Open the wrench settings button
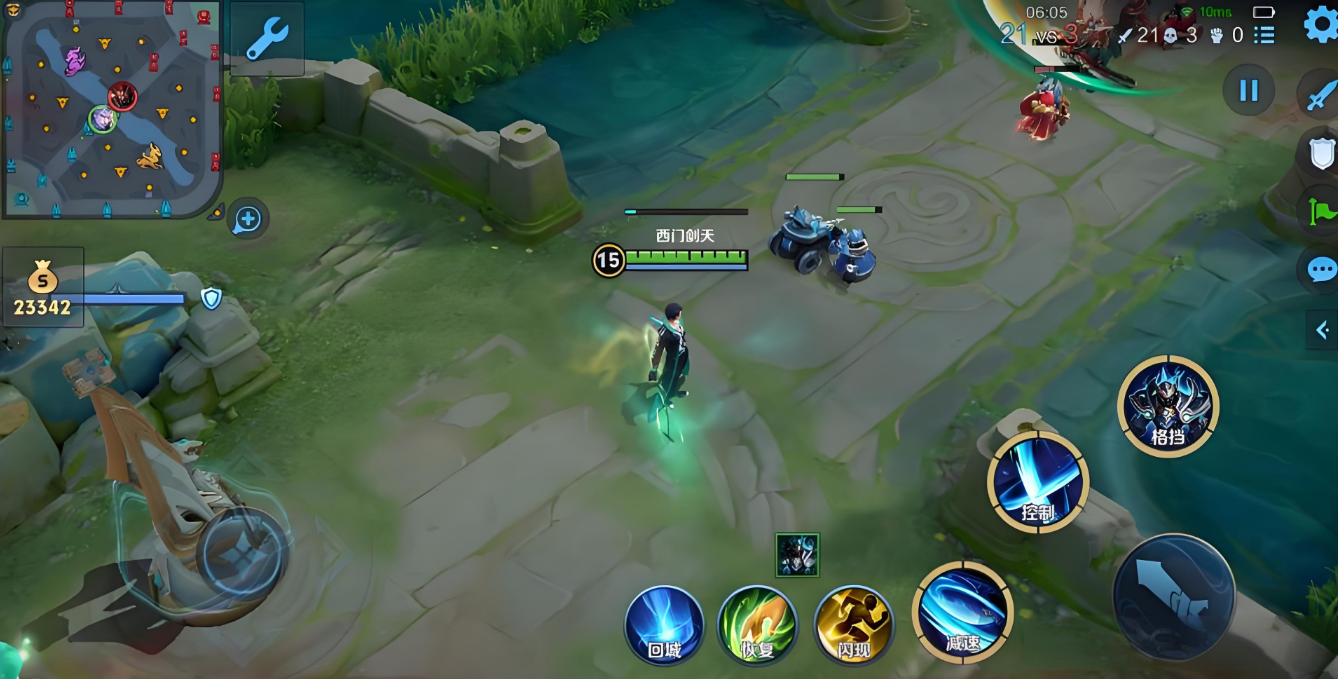1338x679 pixels. [267, 40]
